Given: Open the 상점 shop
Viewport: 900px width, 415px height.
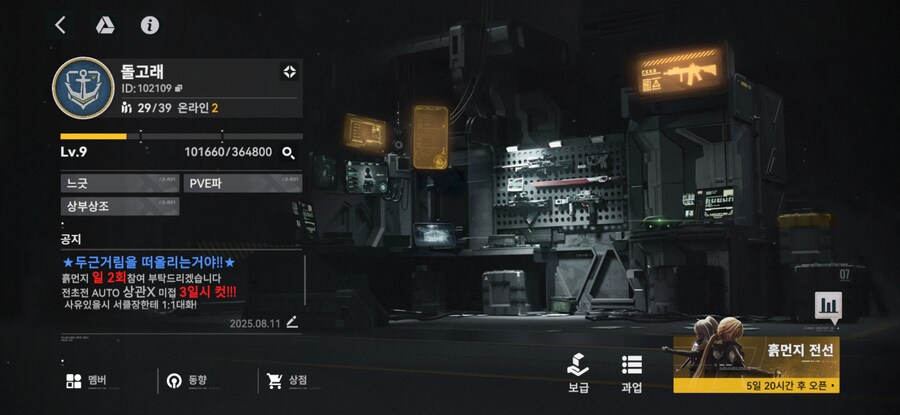Looking at the screenshot, I should point(287,380).
